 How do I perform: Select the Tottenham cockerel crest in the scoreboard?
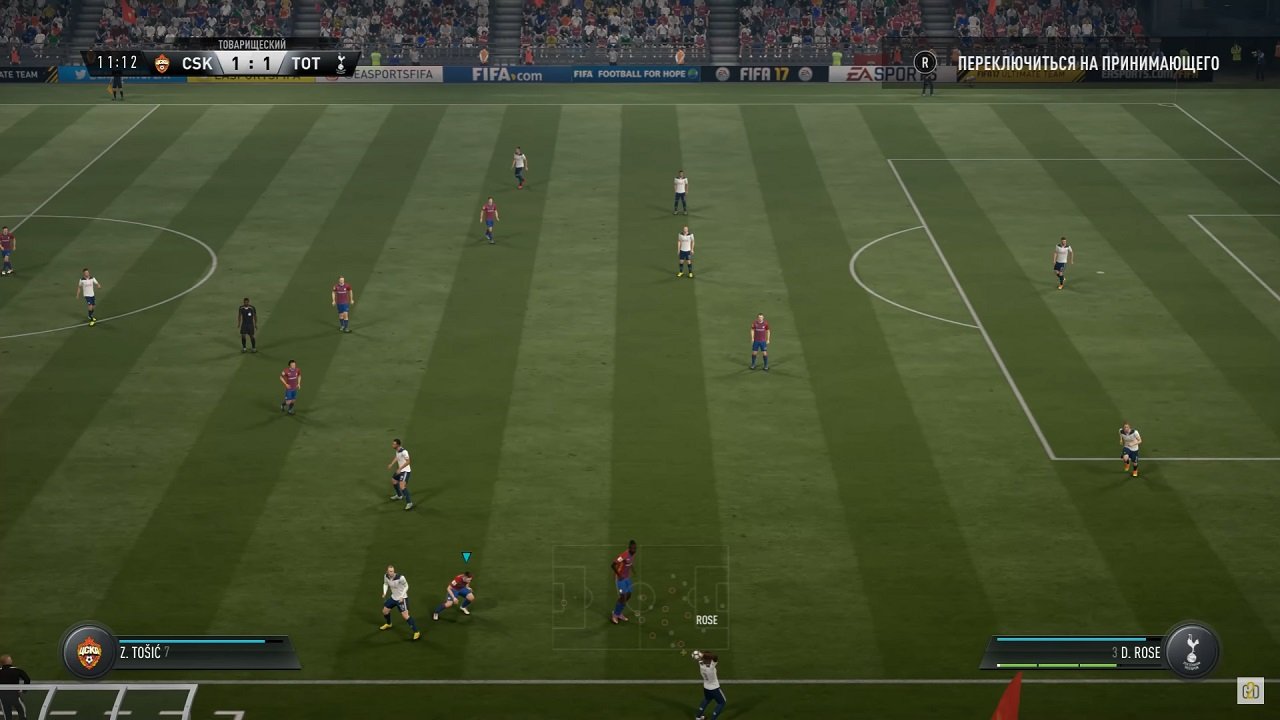(340, 63)
